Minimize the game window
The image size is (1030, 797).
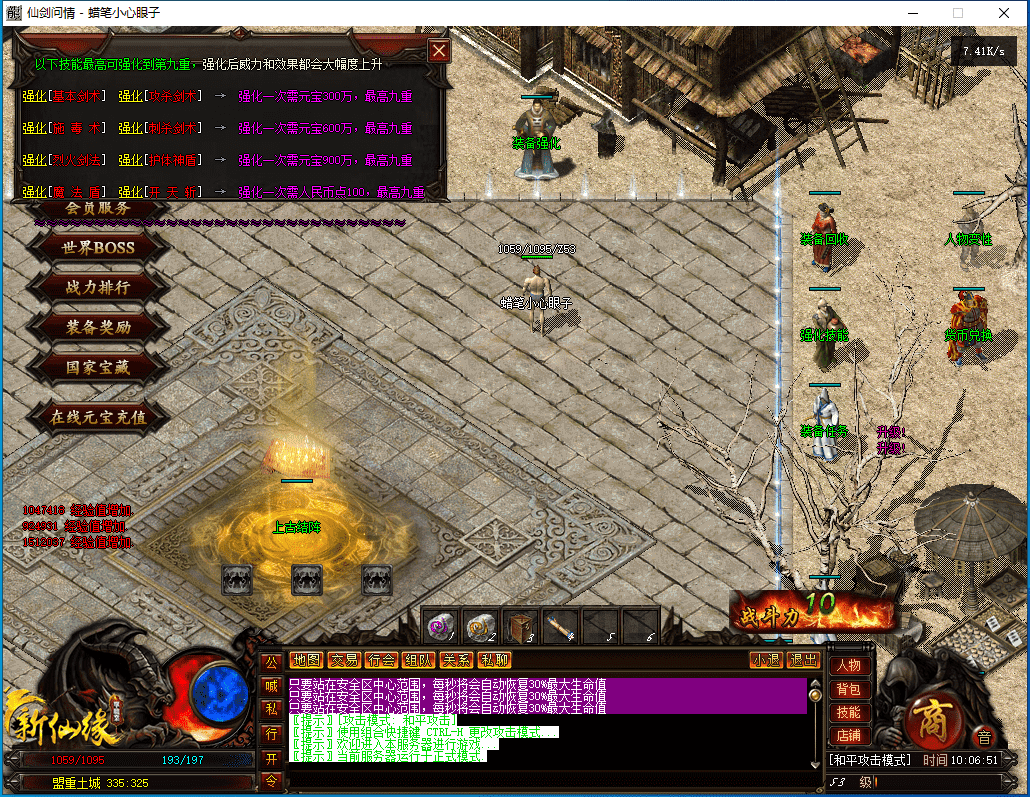(911, 13)
